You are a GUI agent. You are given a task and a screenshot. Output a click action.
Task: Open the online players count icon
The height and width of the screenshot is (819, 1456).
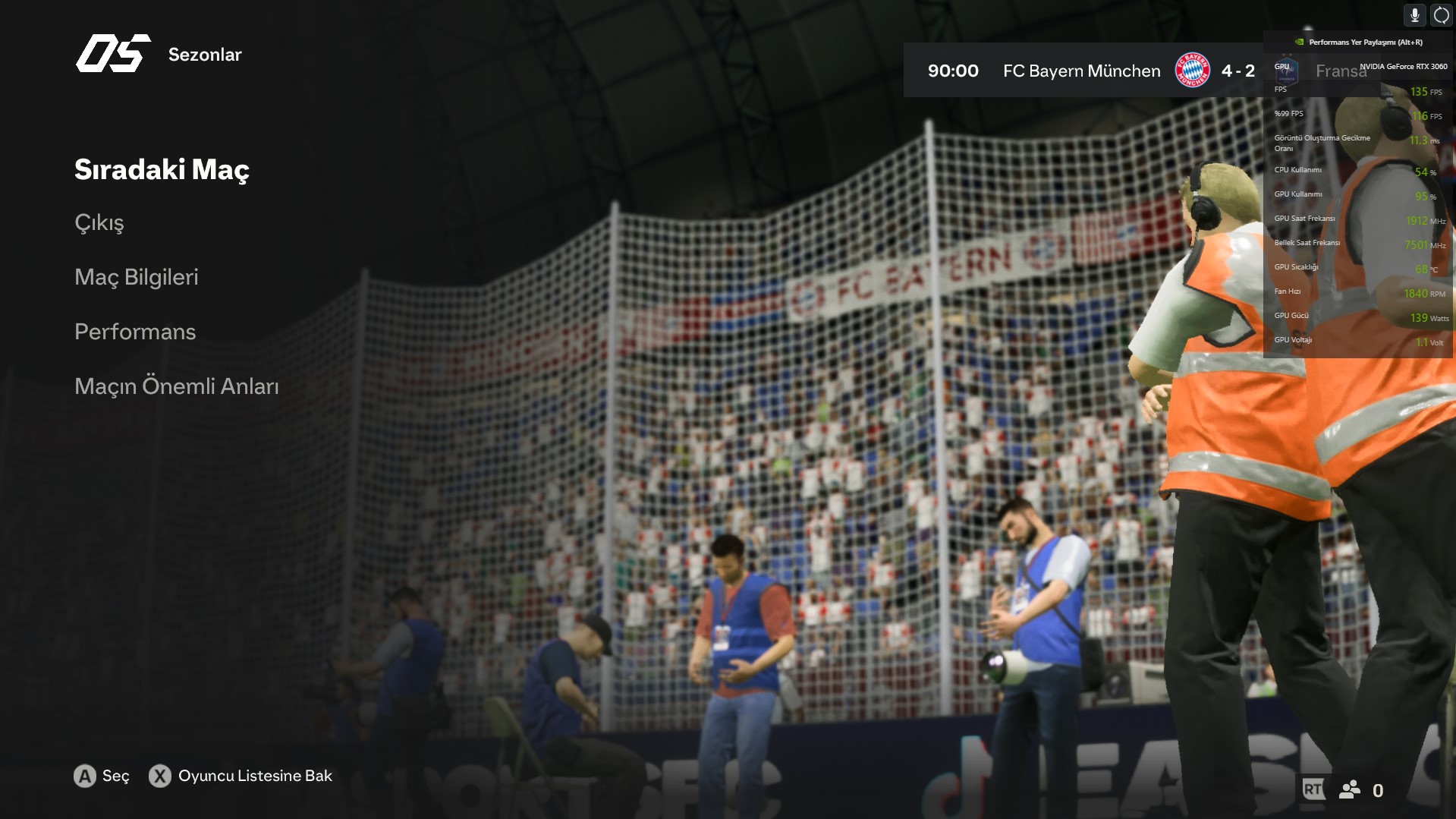[x=1351, y=790]
